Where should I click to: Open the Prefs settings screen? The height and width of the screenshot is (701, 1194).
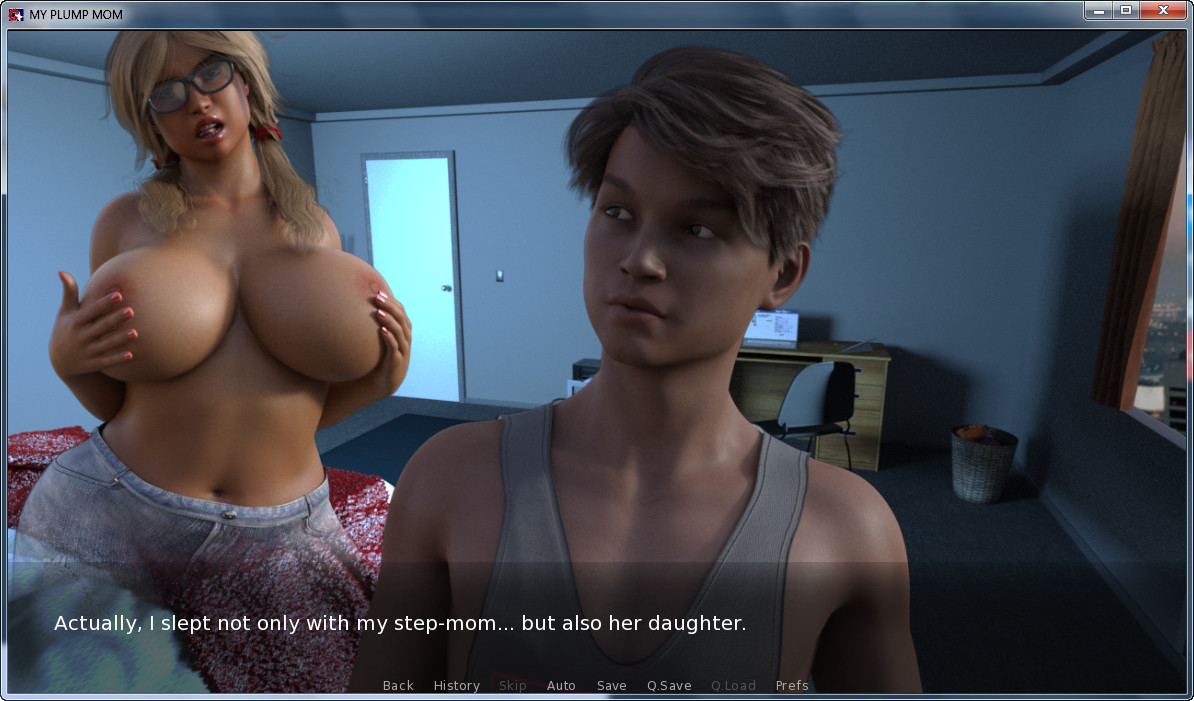click(792, 685)
